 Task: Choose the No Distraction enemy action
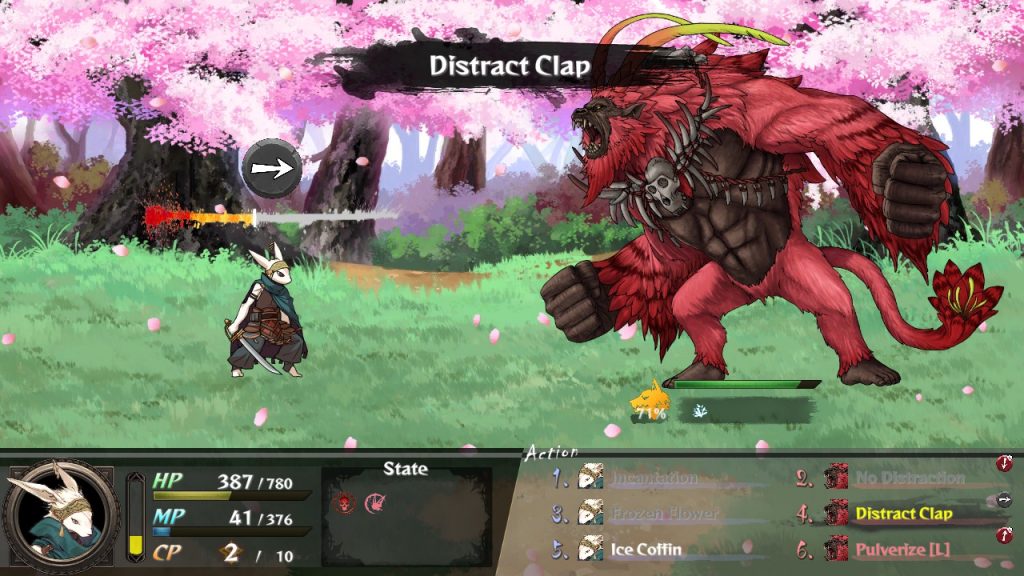tap(909, 478)
